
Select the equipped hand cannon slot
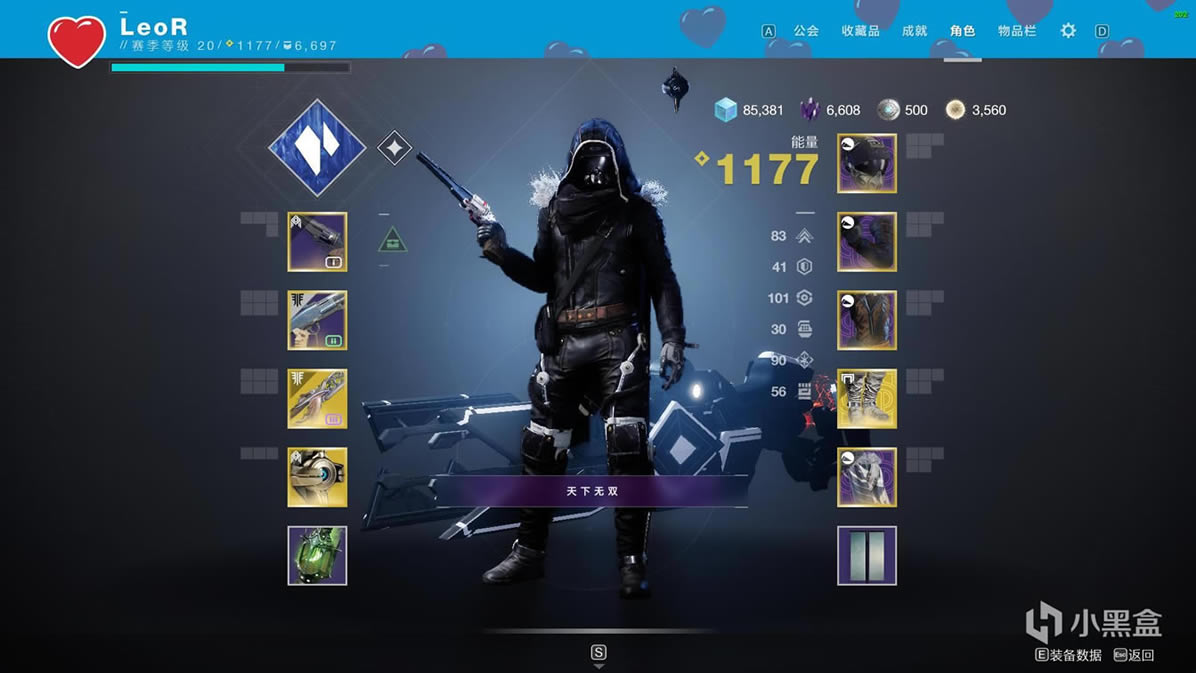tap(317, 241)
